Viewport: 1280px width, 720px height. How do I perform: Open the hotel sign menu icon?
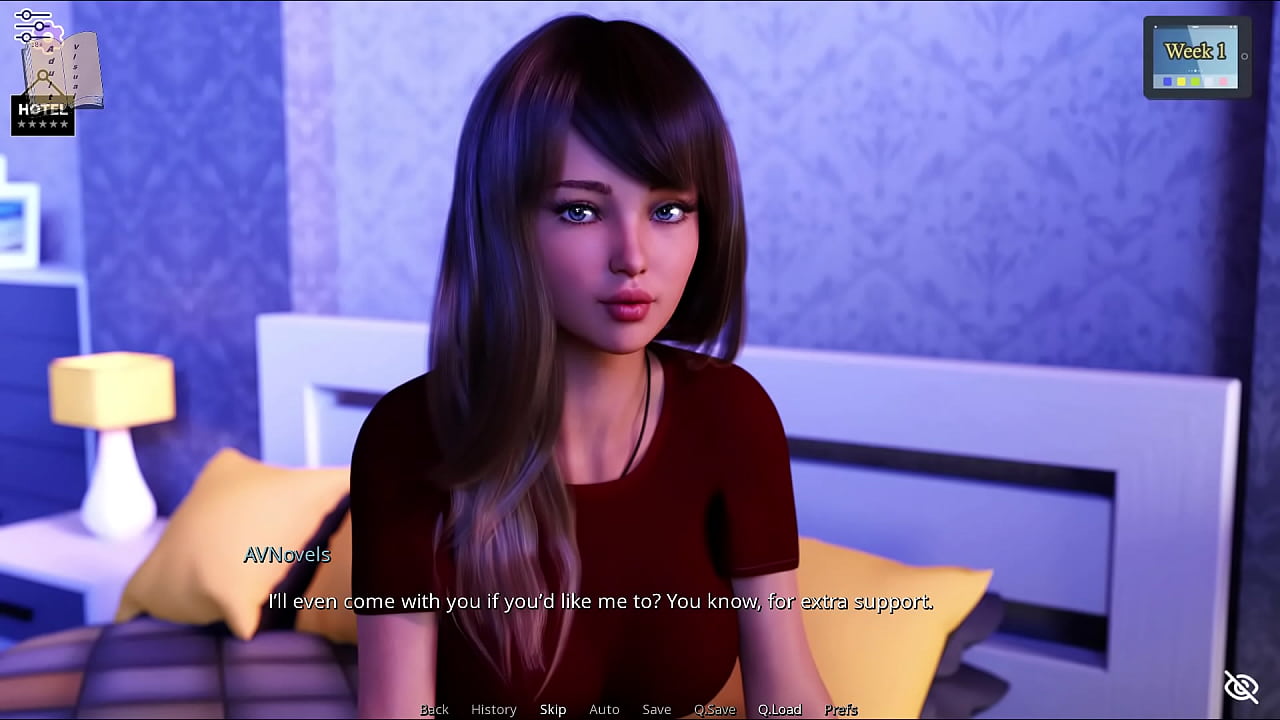click(x=42, y=116)
